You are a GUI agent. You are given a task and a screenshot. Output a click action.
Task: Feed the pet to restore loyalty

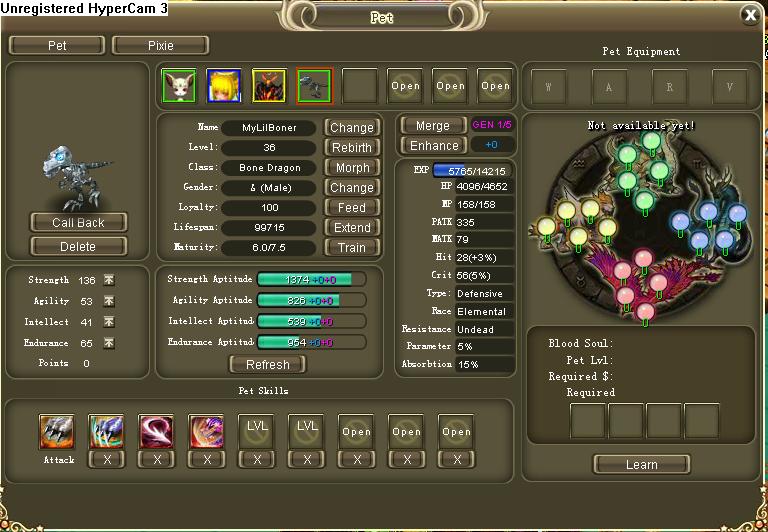click(x=352, y=208)
